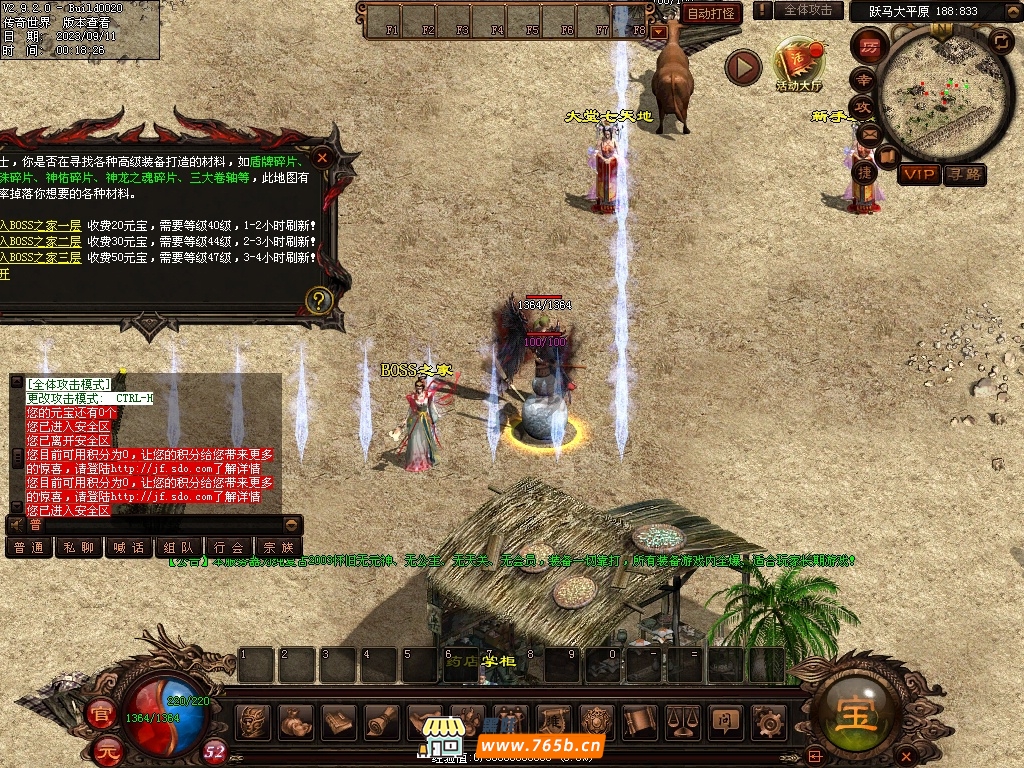Toggle 自动打怪 auto-fight button
Screen dimensions: 1024x768
713,13
